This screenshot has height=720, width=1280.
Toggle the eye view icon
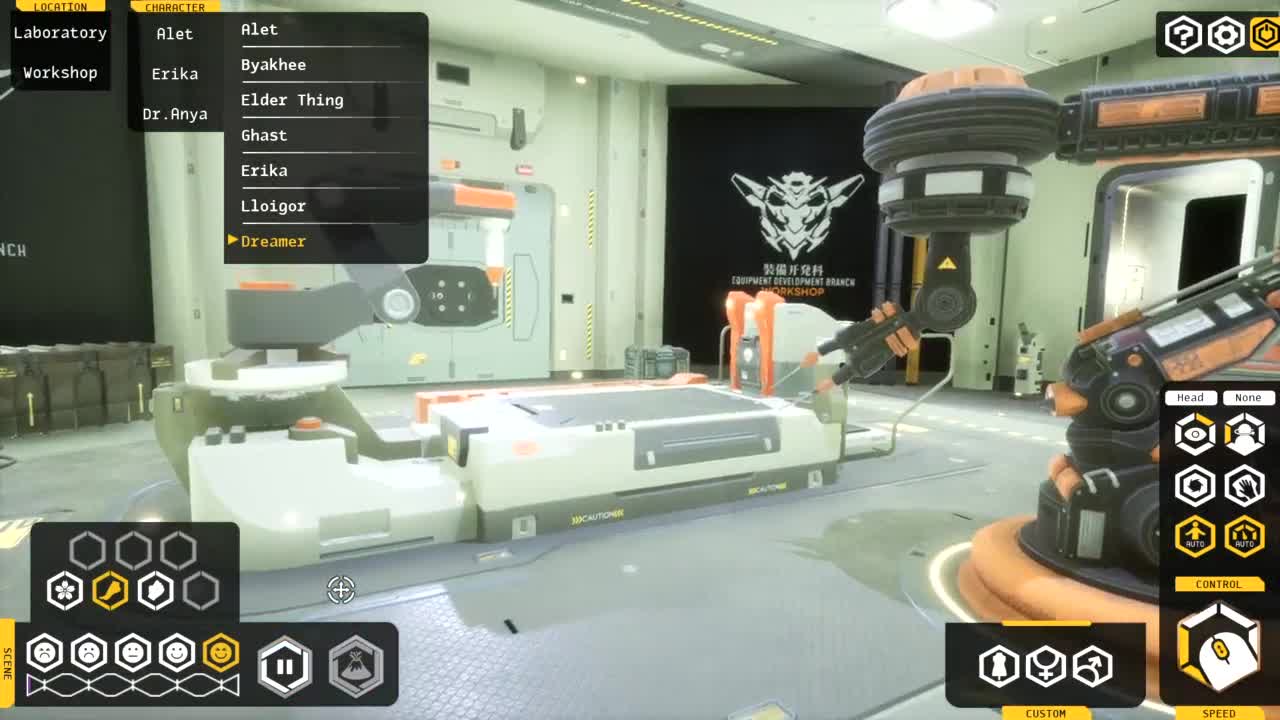tap(1195, 434)
